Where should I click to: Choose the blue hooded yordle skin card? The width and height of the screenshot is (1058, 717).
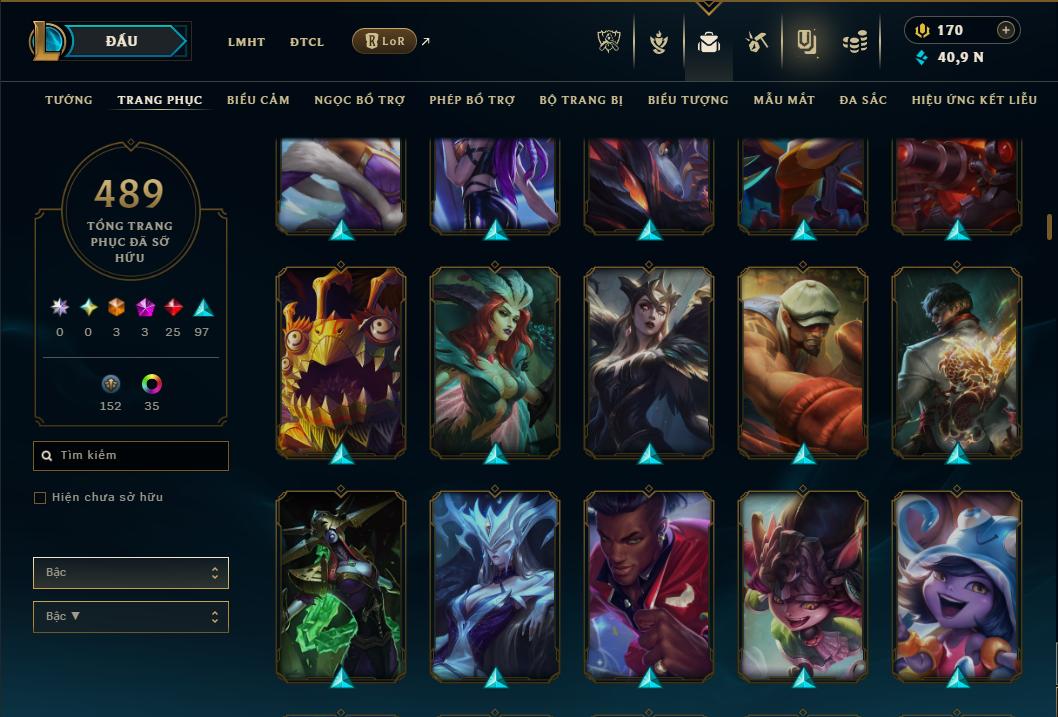click(957, 585)
